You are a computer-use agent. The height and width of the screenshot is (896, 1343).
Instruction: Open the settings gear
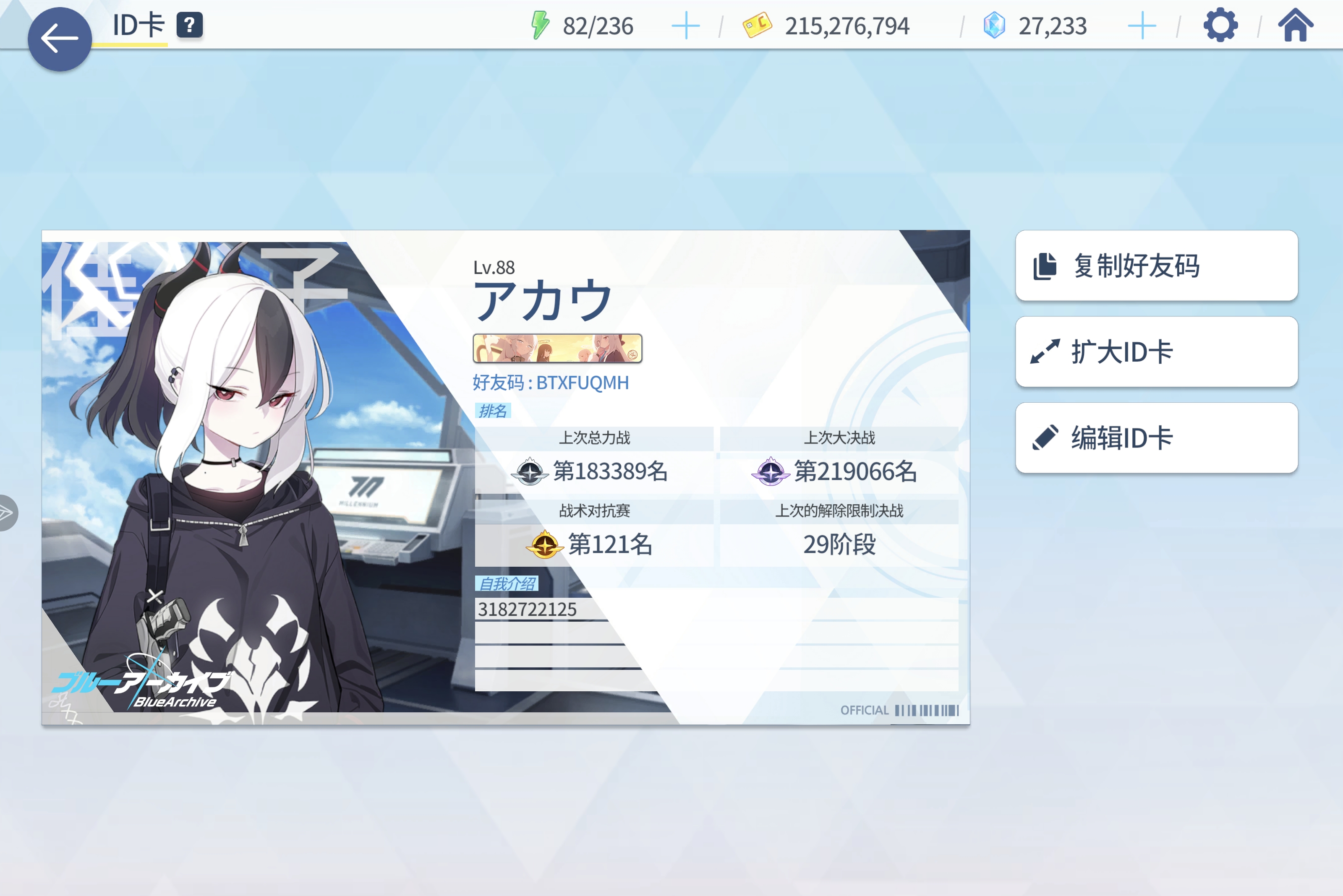1221,25
